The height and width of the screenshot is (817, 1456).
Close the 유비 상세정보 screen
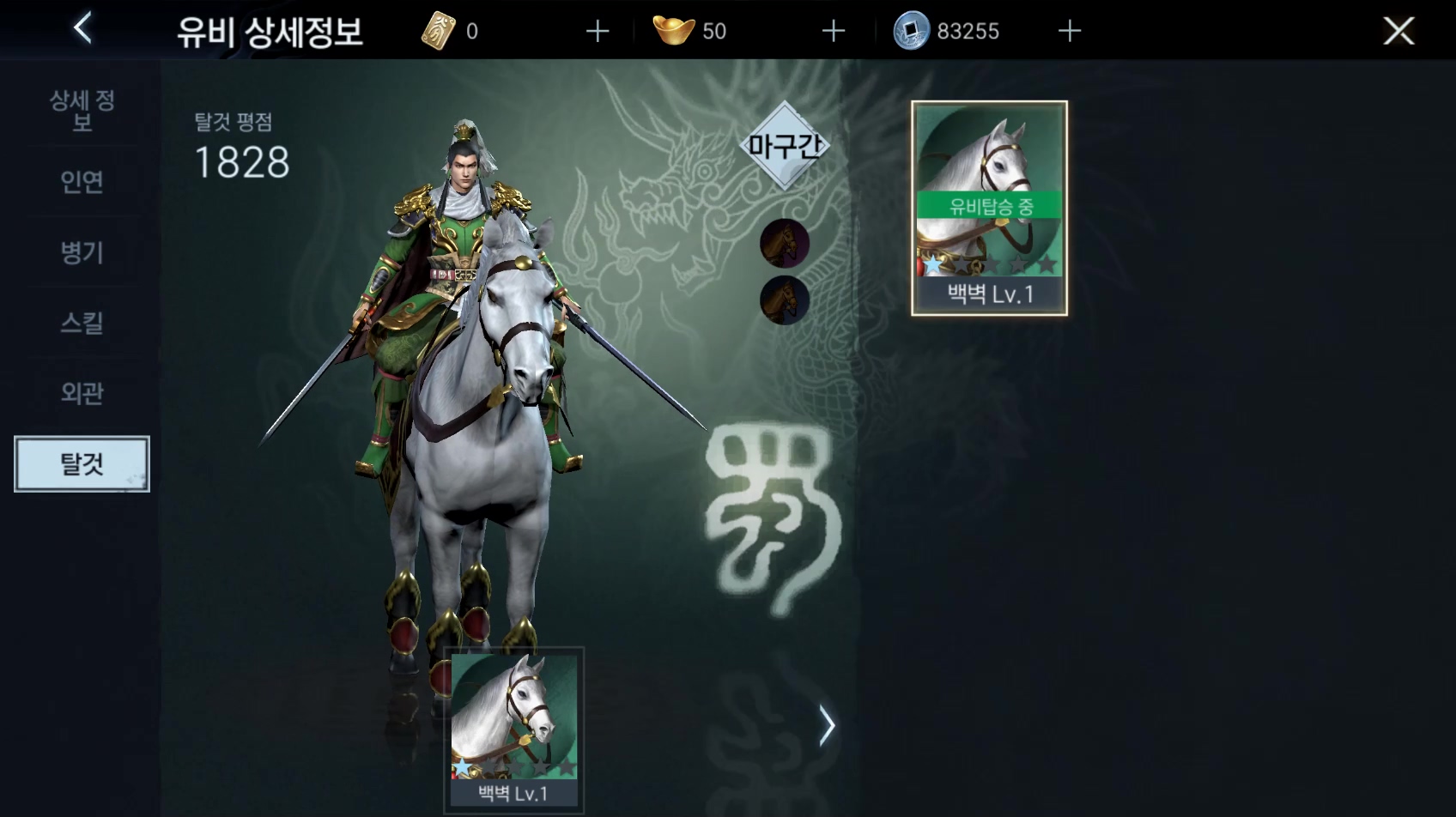point(1398,32)
